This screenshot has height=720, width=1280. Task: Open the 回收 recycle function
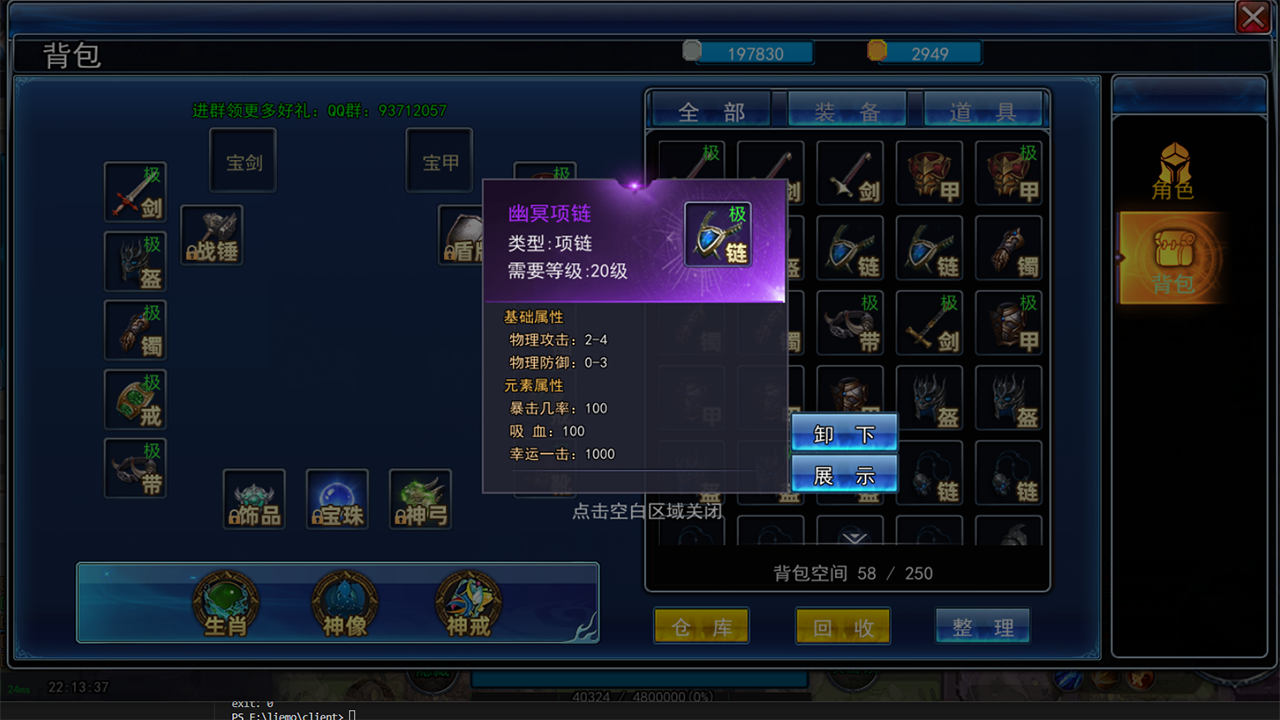coord(843,627)
